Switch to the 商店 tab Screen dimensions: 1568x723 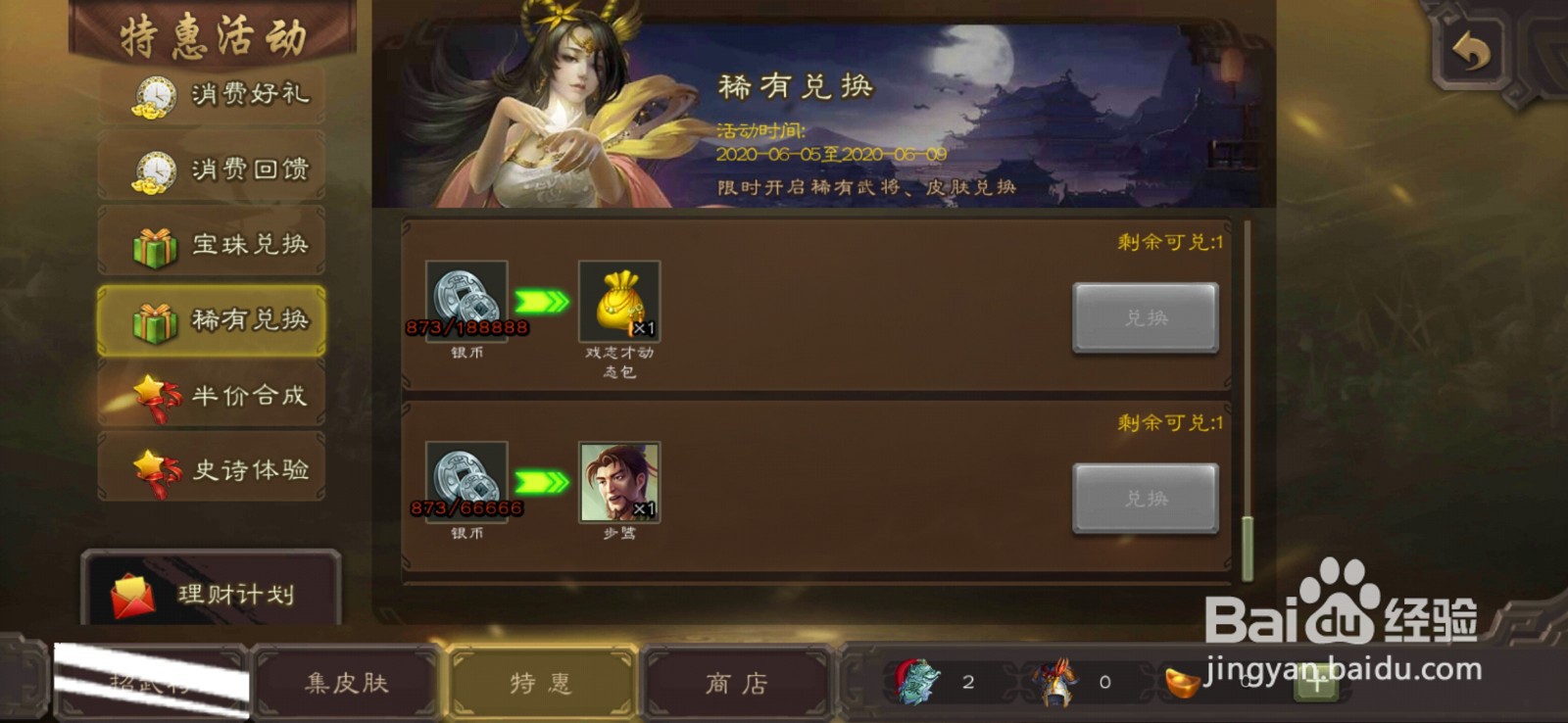pos(736,685)
